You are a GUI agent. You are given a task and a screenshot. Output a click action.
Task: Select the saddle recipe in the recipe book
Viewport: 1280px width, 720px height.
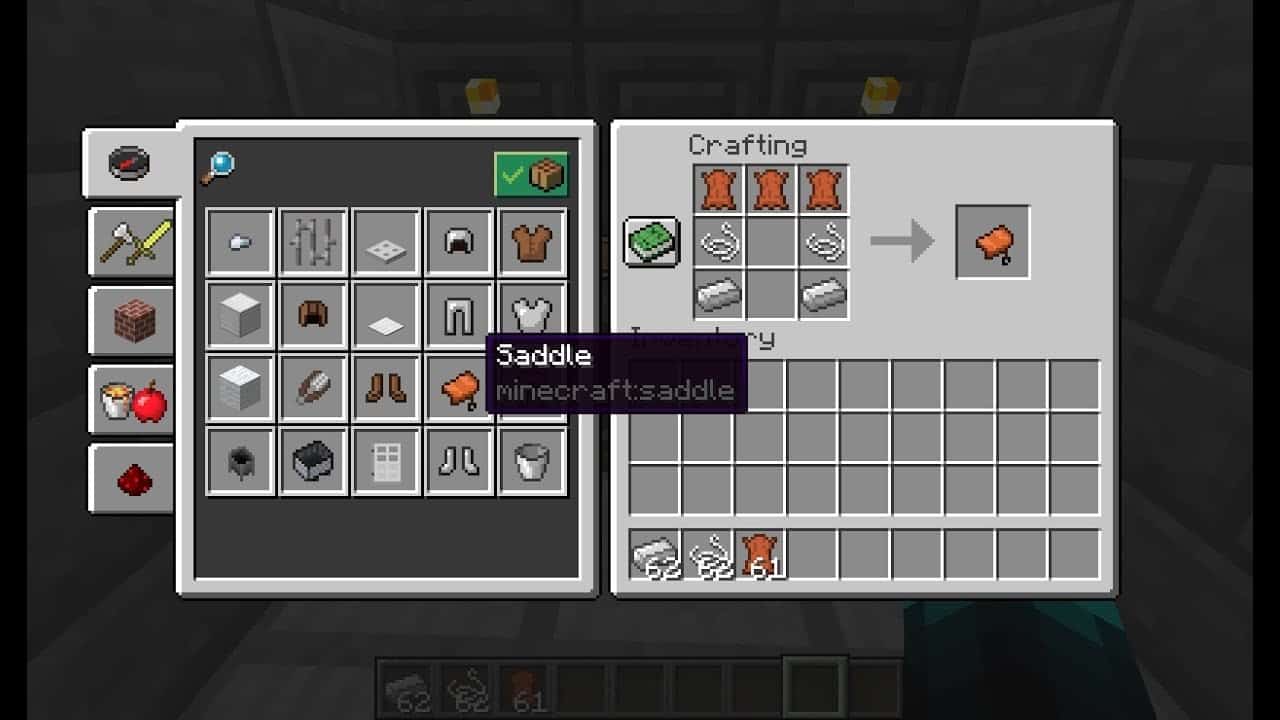coord(459,387)
